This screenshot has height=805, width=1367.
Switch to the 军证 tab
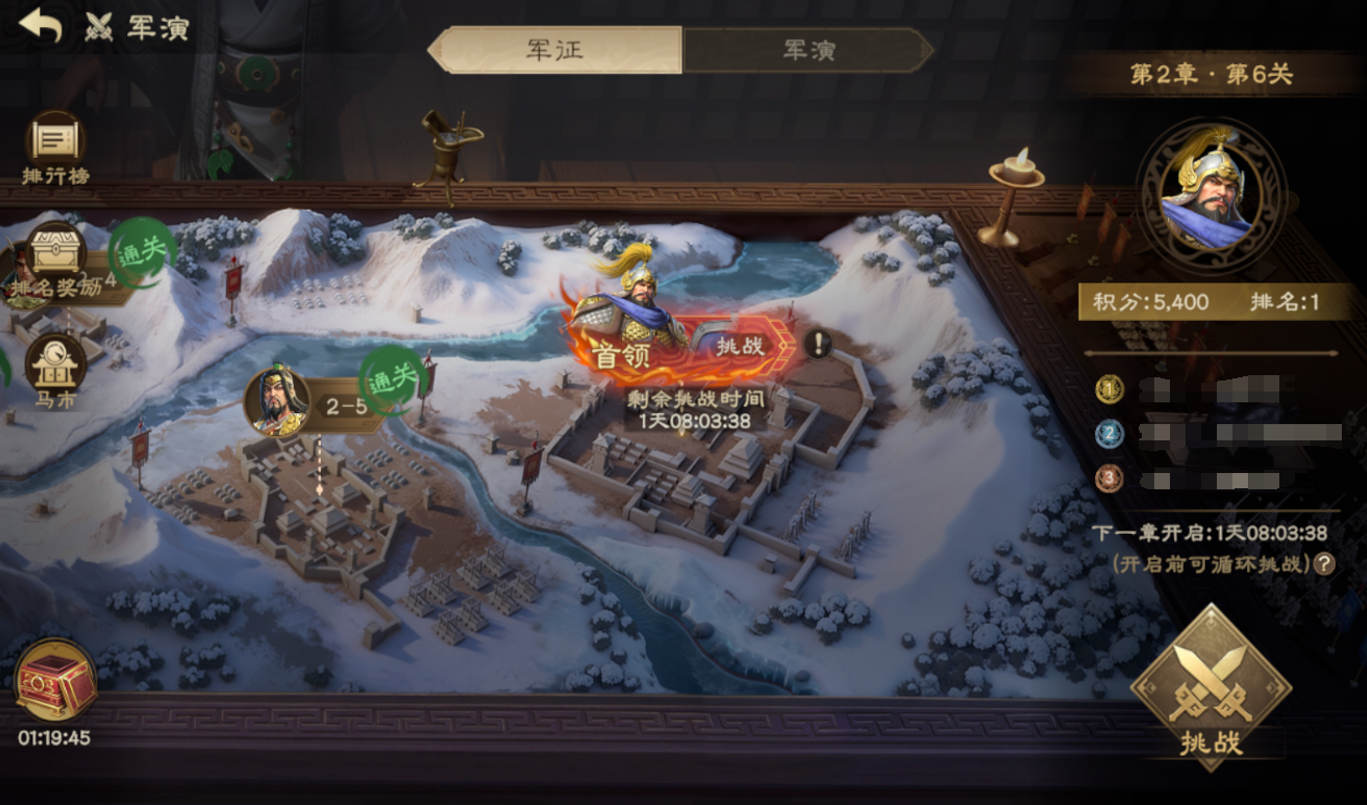(556, 50)
